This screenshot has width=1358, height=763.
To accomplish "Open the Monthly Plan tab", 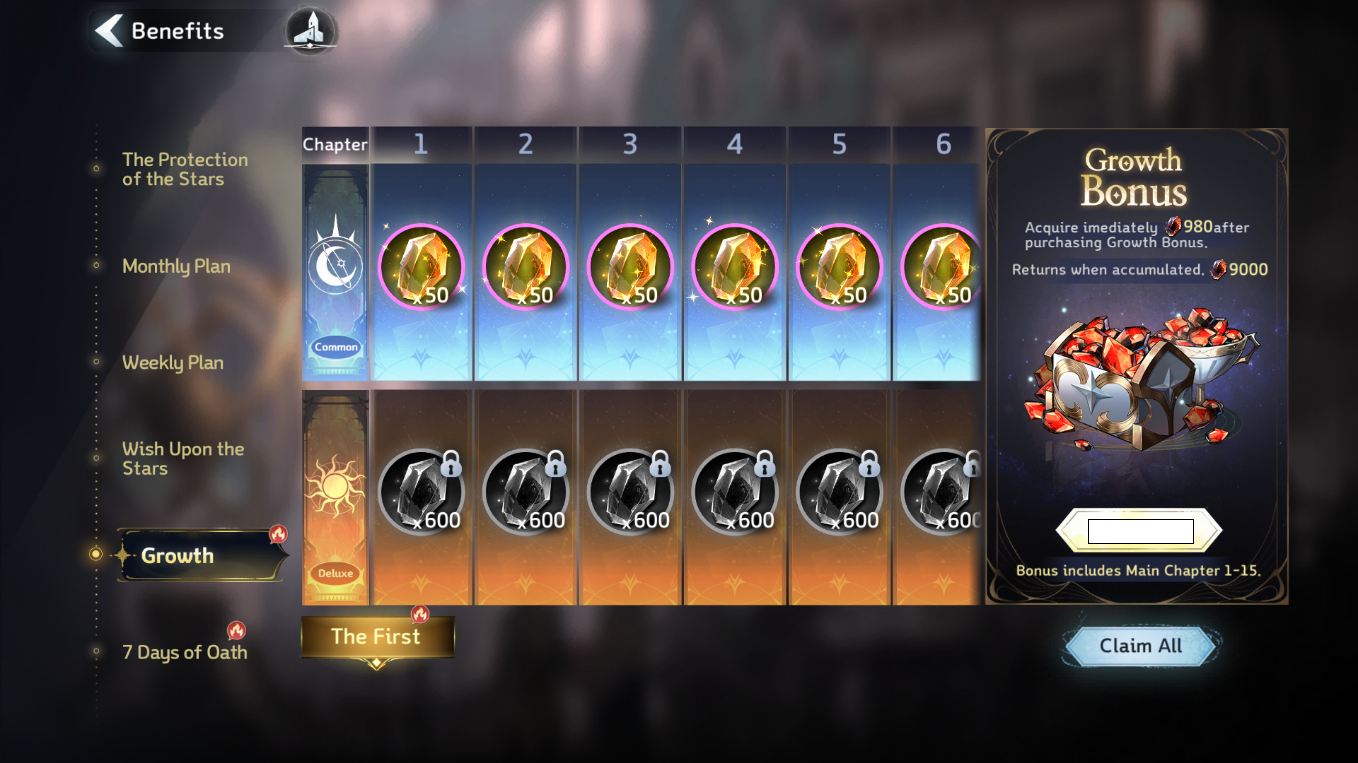I will click(176, 266).
